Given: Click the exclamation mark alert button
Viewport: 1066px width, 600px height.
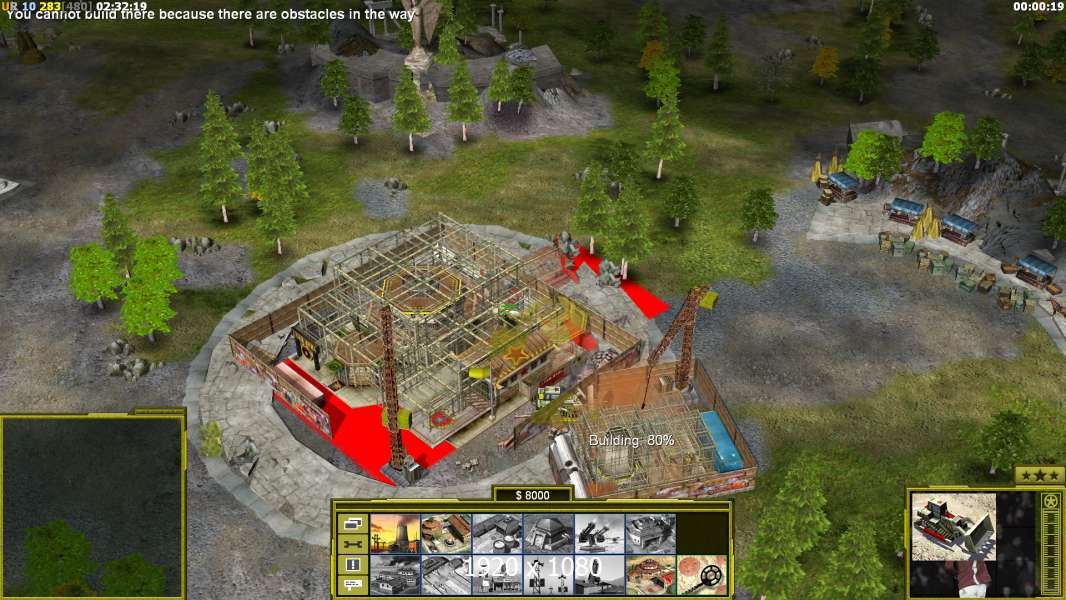Looking at the screenshot, I should [352, 565].
